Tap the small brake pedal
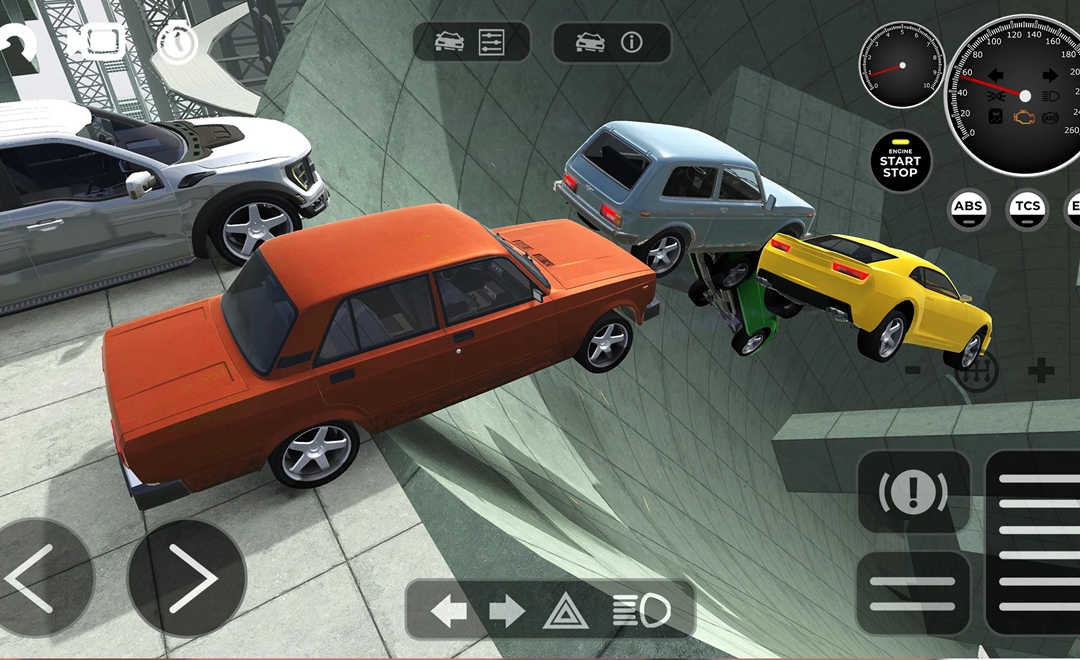Image resolution: width=1080 pixels, height=660 pixels. [913, 593]
